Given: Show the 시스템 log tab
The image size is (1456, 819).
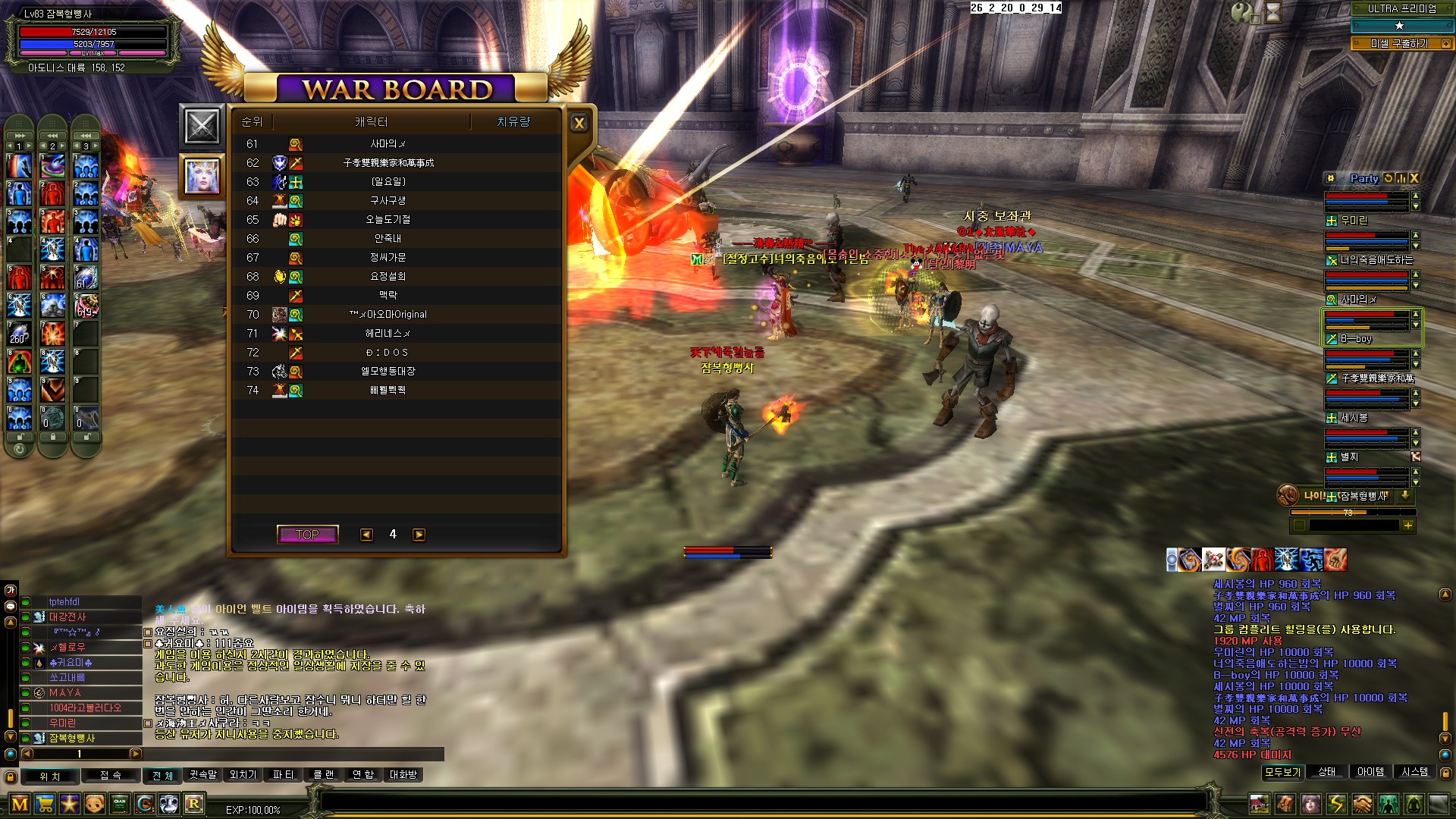Looking at the screenshot, I should 1414,772.
